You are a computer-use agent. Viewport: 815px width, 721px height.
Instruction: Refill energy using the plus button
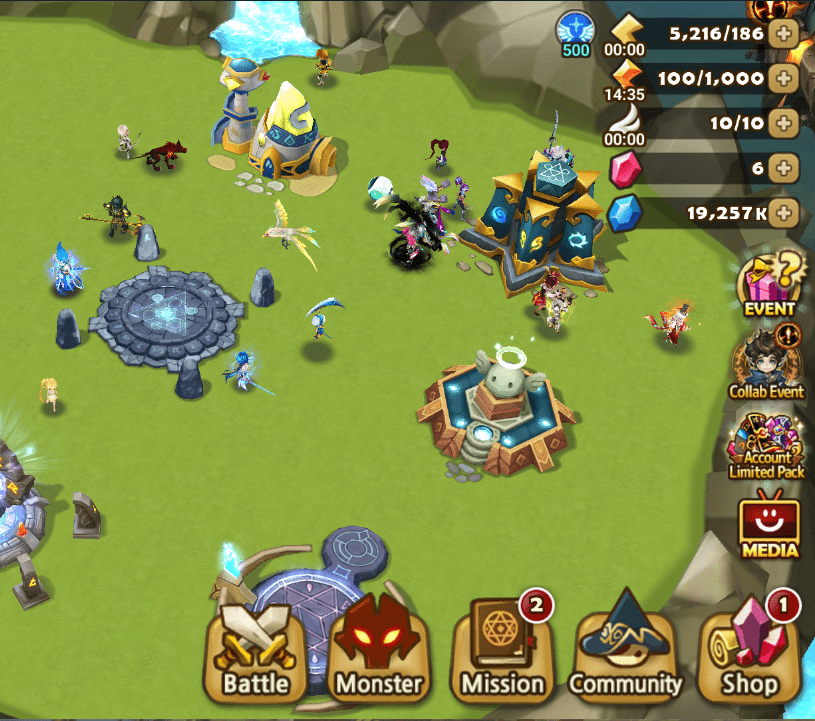tap(784, 33)
